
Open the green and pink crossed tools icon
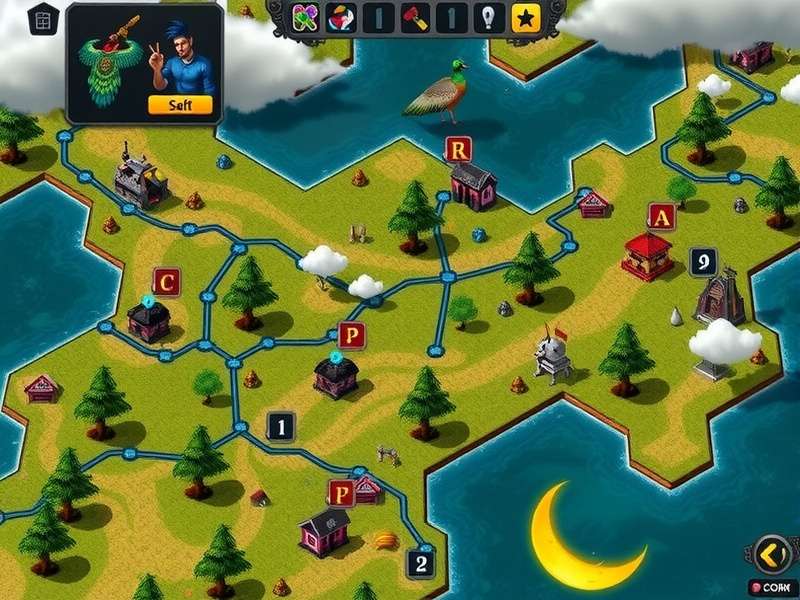[x=305, y=18]
